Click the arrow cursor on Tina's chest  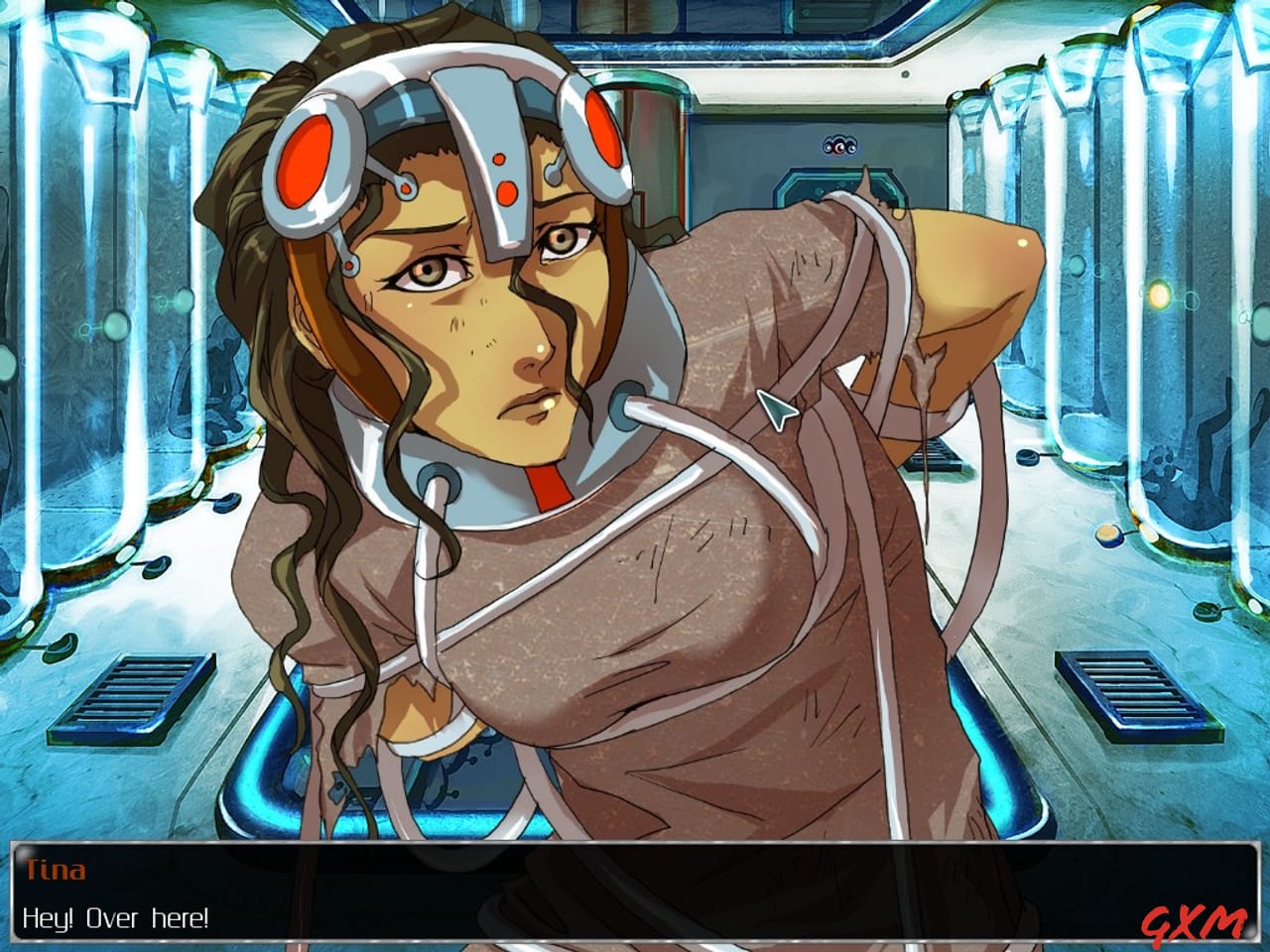point(776,410)
